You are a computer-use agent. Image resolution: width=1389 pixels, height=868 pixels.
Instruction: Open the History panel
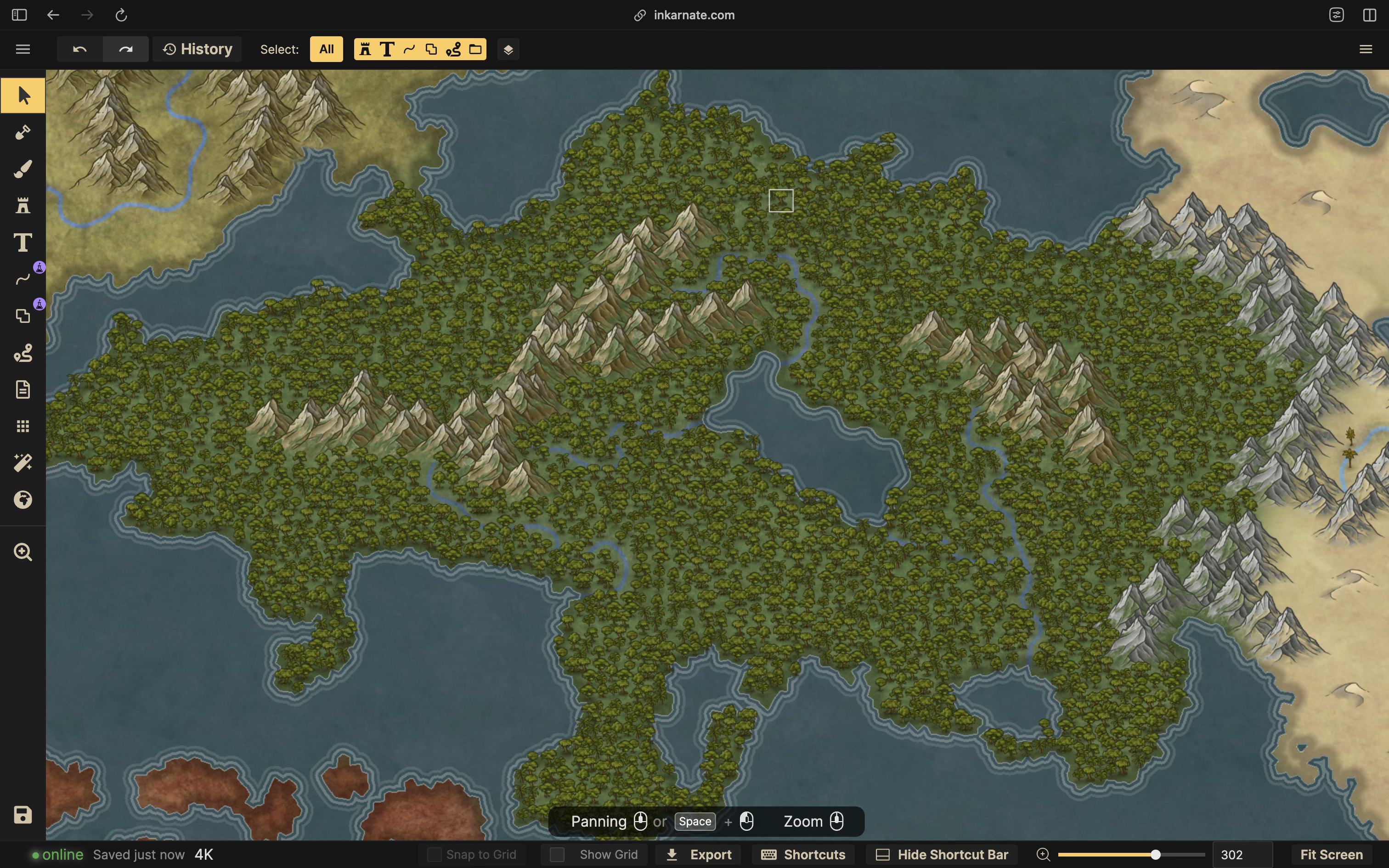(x=198, y=49)
